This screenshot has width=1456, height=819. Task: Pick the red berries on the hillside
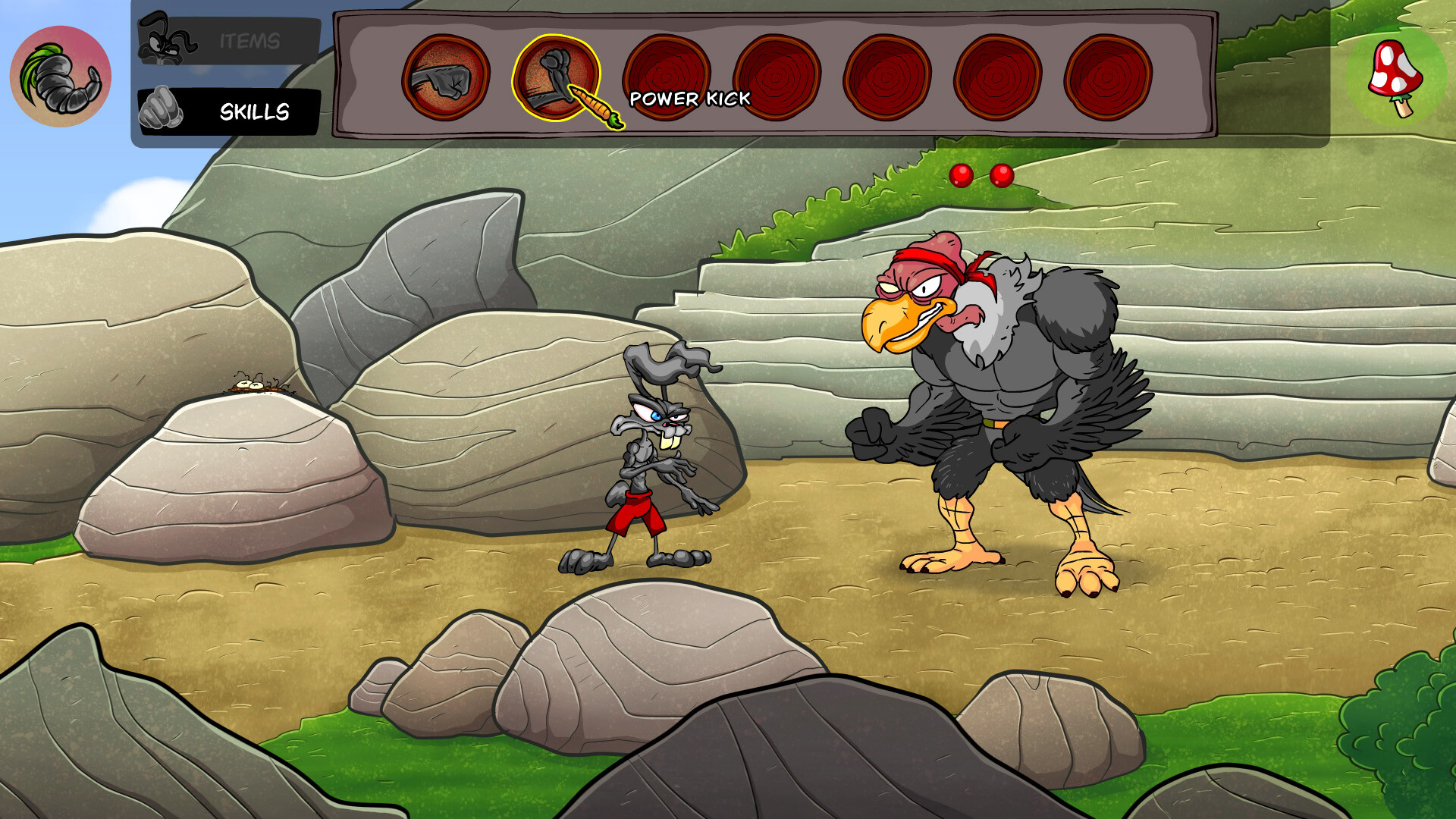click(982, 174)
